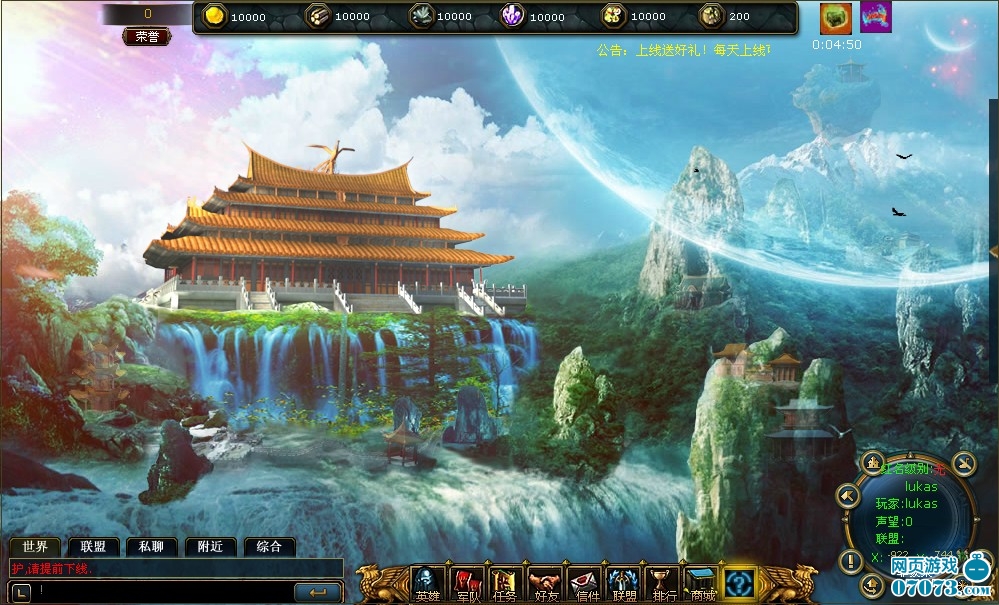
Task: Open the treasure chest reward icon
Action: tap(836, 18)
